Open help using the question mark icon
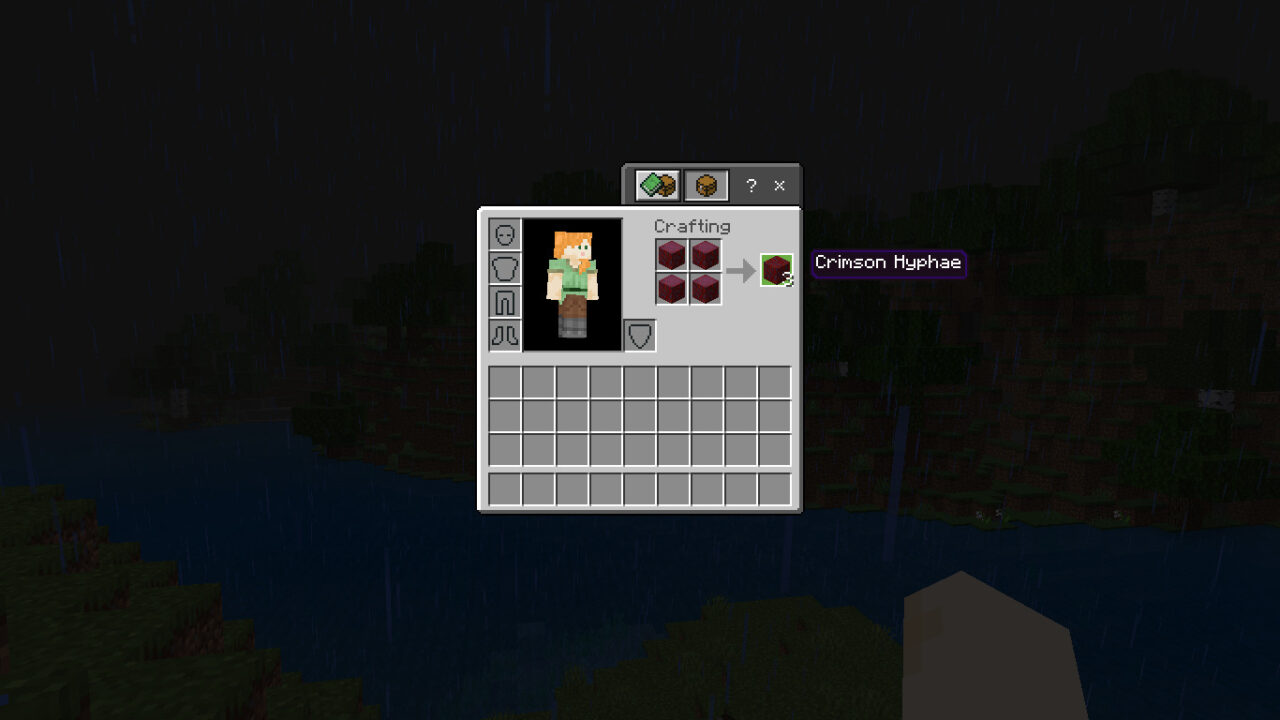This screenshot has height=720, width=1280. (750, 185)
